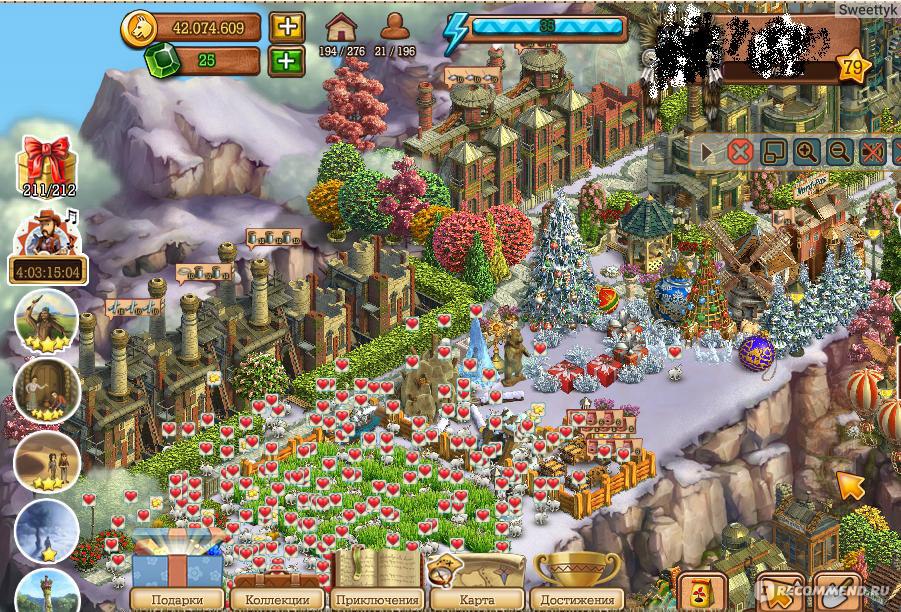
Task: Add more gold coins with plus button
Action: point(287,26)
